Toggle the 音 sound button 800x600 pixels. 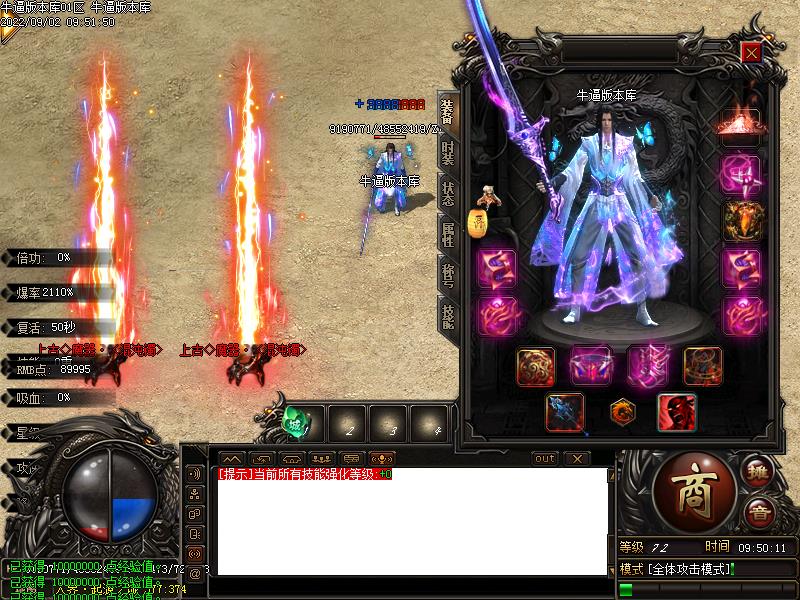758,512
